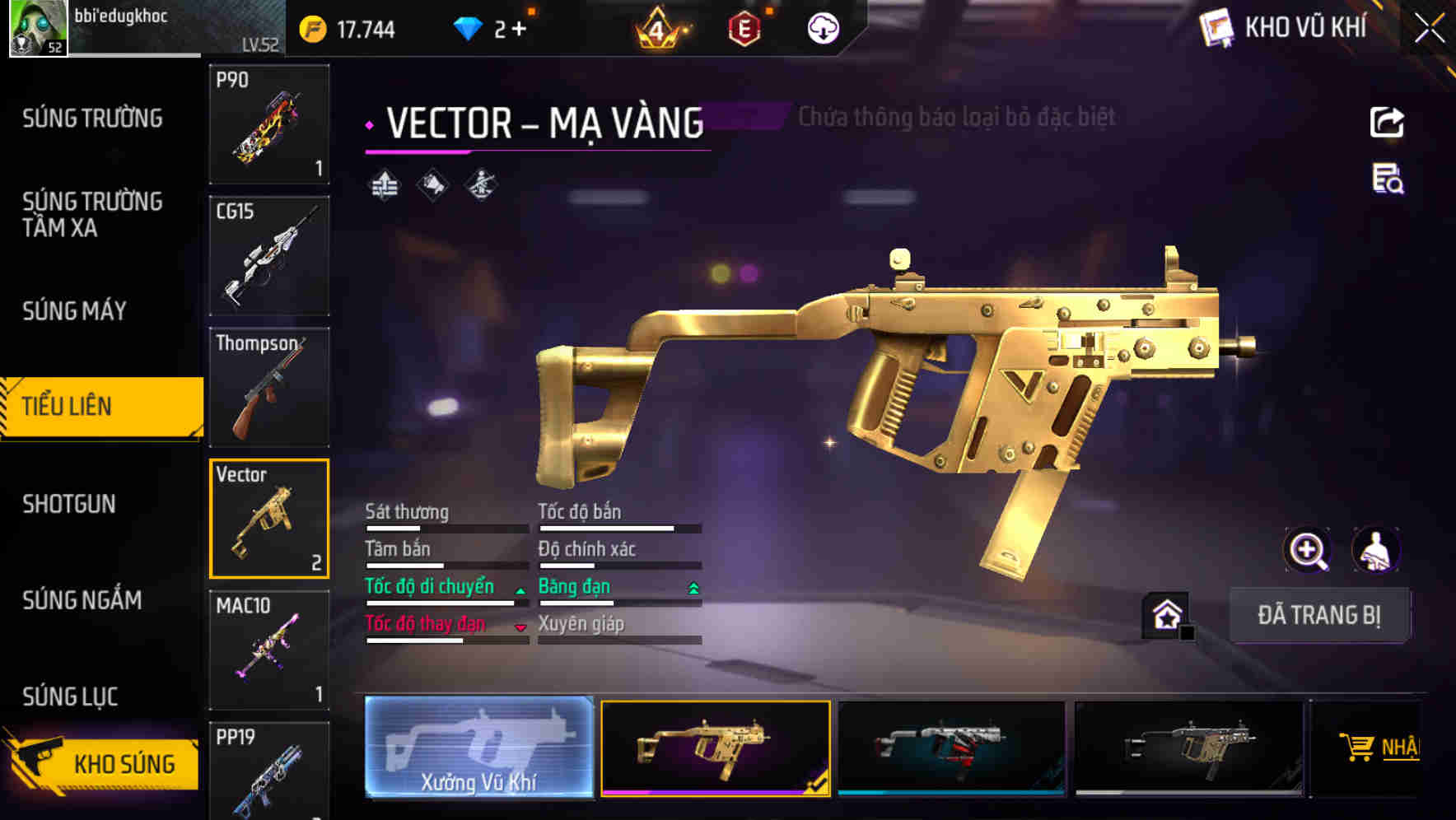
Task: Select the Shotgun category
Action: pyautogui.click(x=69, y=504)
